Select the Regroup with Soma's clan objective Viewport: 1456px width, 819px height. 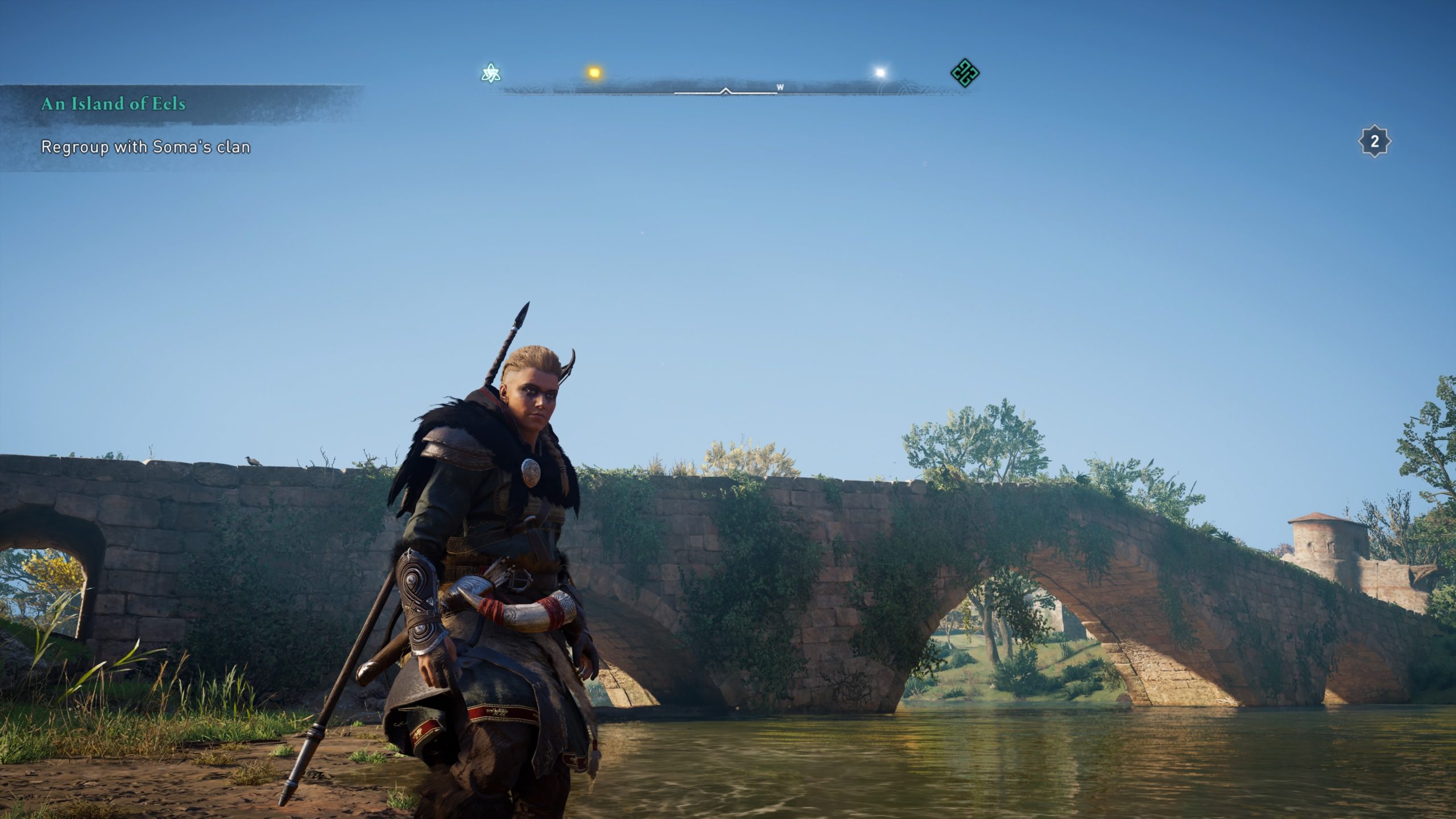146,147
